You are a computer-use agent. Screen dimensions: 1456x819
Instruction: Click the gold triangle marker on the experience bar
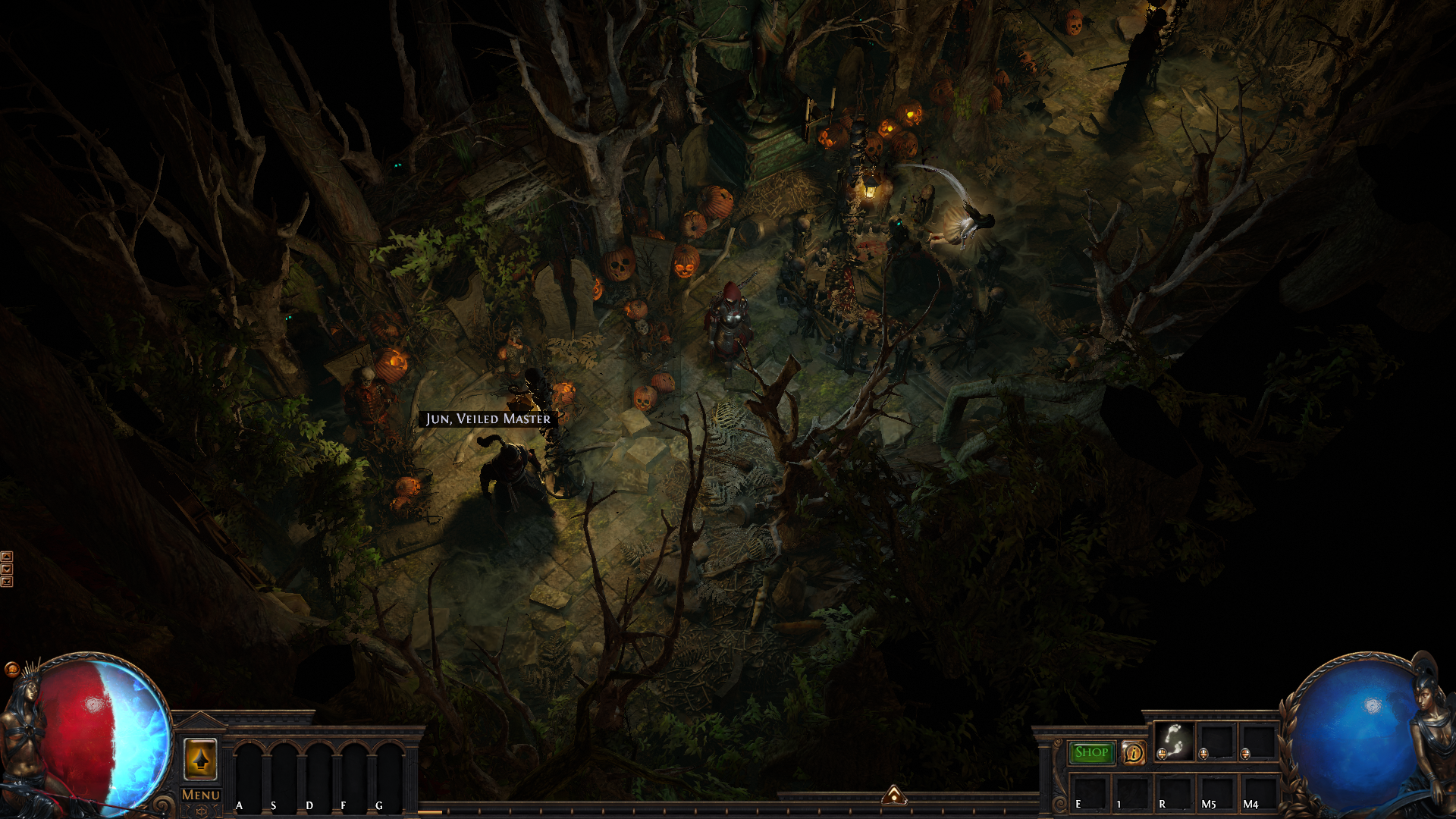point(894,795)
